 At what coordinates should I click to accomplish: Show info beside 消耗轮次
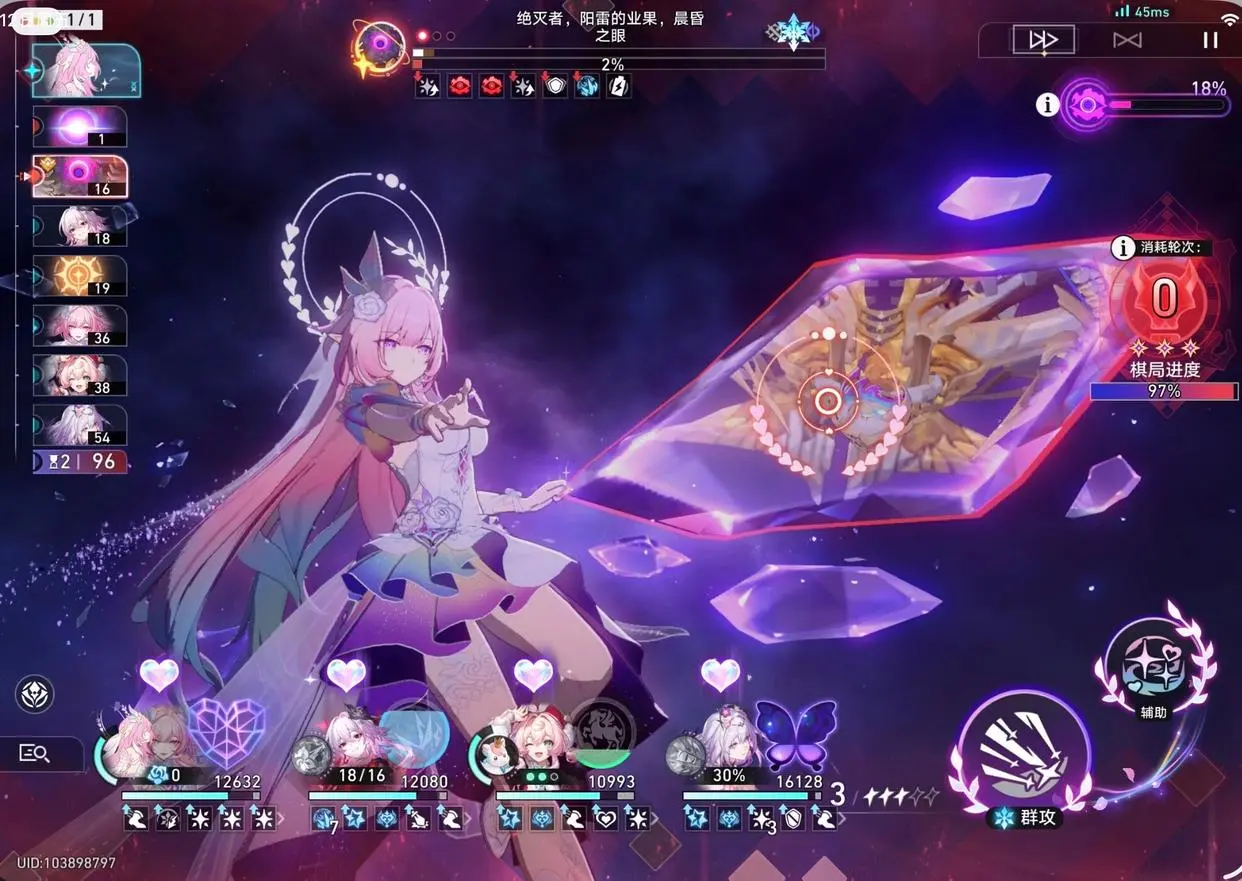click(1124, 247)
